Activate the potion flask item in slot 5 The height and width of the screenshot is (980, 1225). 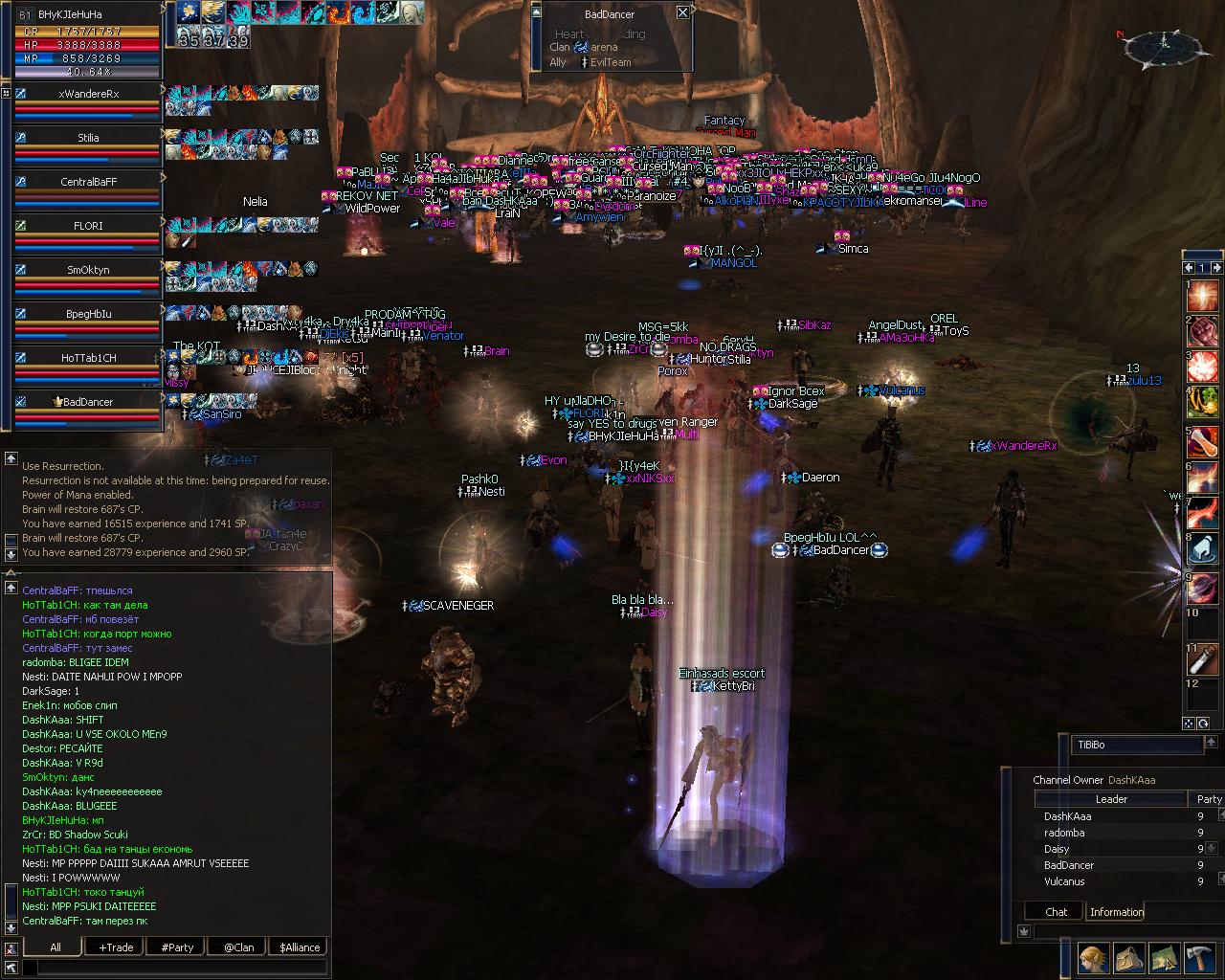click(x=1203, y=439)
